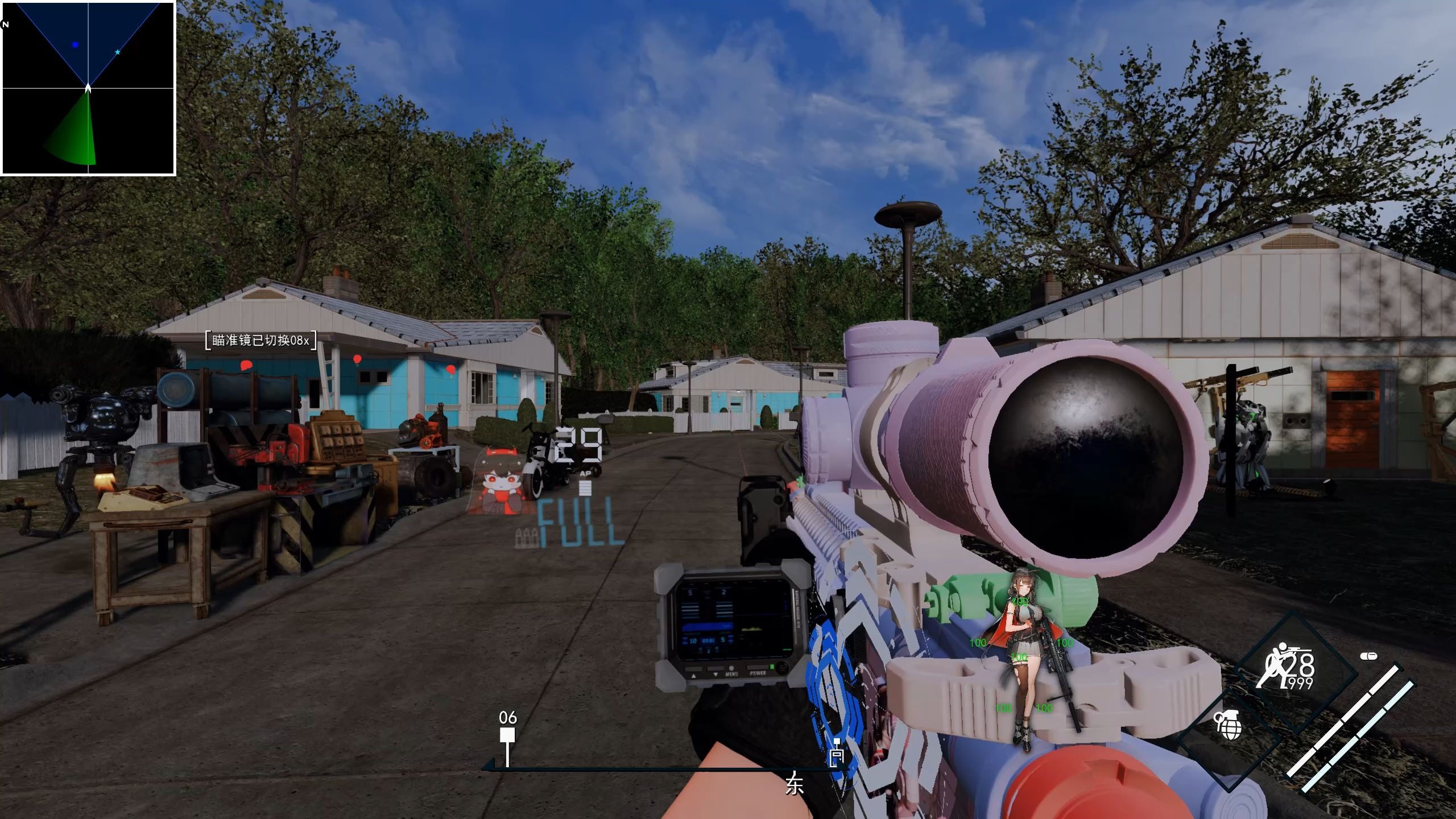Viewport: 1456px width, 819px height.
Task: Click the grenade icon
Action: pos(1228,725)
